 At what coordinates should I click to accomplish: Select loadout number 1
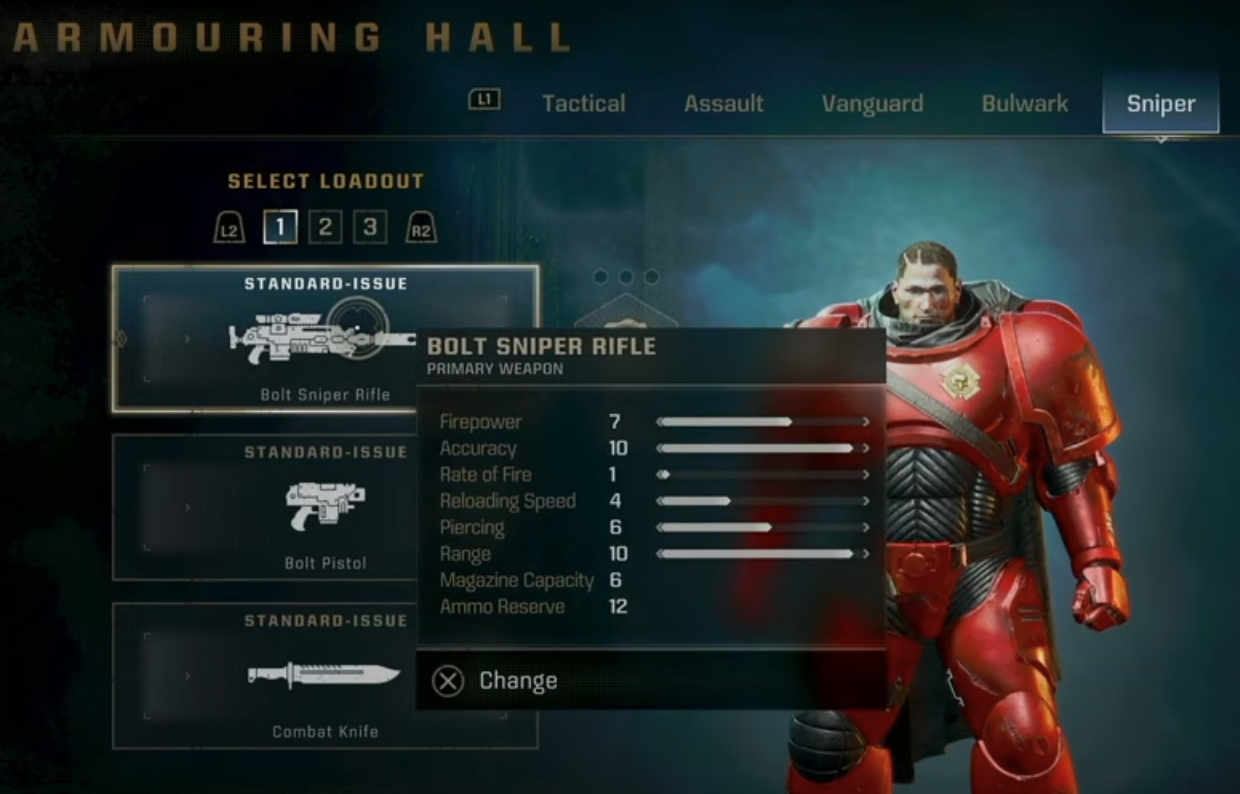(x=280, y=227)
